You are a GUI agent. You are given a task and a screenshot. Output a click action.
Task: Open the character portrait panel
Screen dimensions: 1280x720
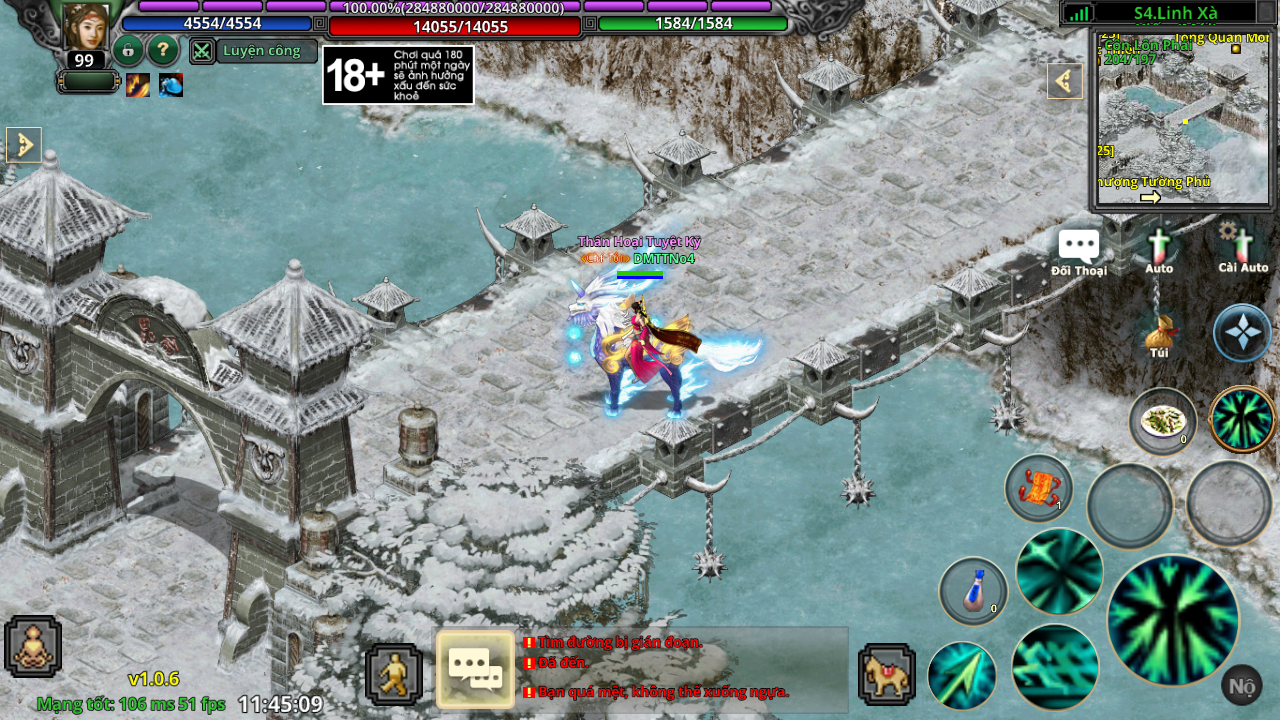pyautogui.click(x=86, y=26)
